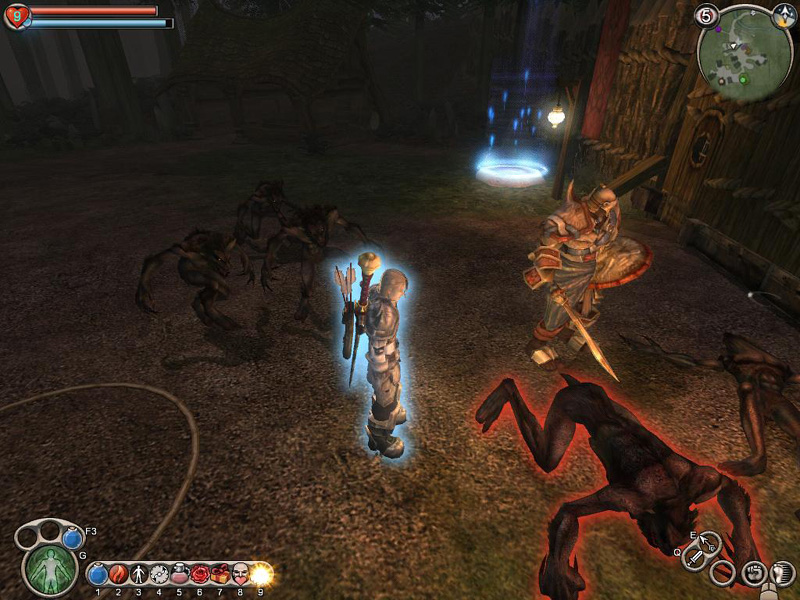Choose the face-with-heart expression icon
800x600 pixels.
point(240,575)
